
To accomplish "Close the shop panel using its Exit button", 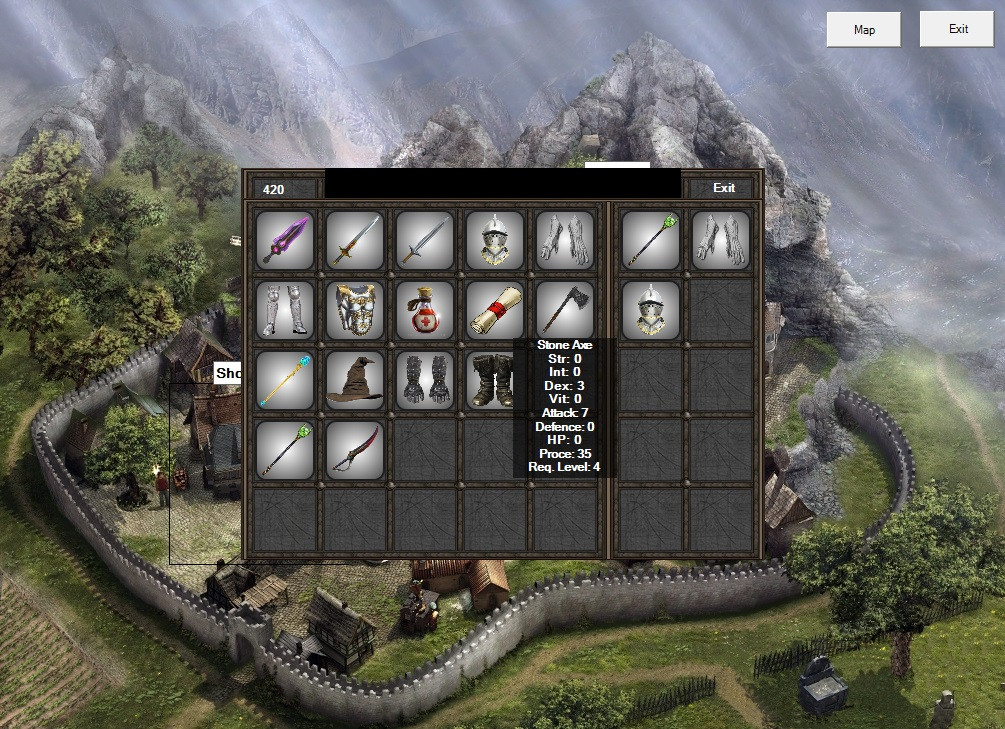I will click(724, 188).
